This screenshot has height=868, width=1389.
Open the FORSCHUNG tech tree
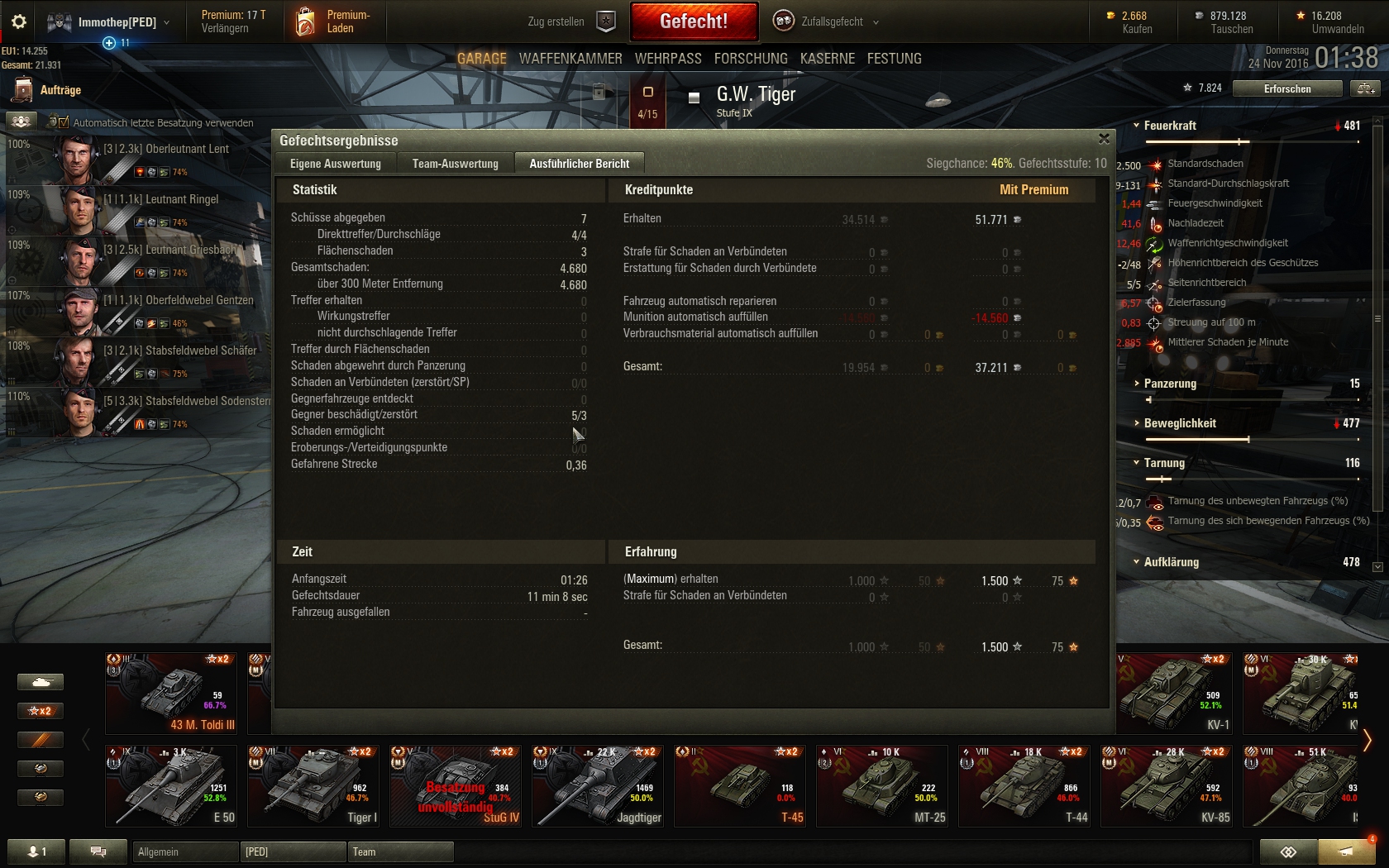point(751,59)
